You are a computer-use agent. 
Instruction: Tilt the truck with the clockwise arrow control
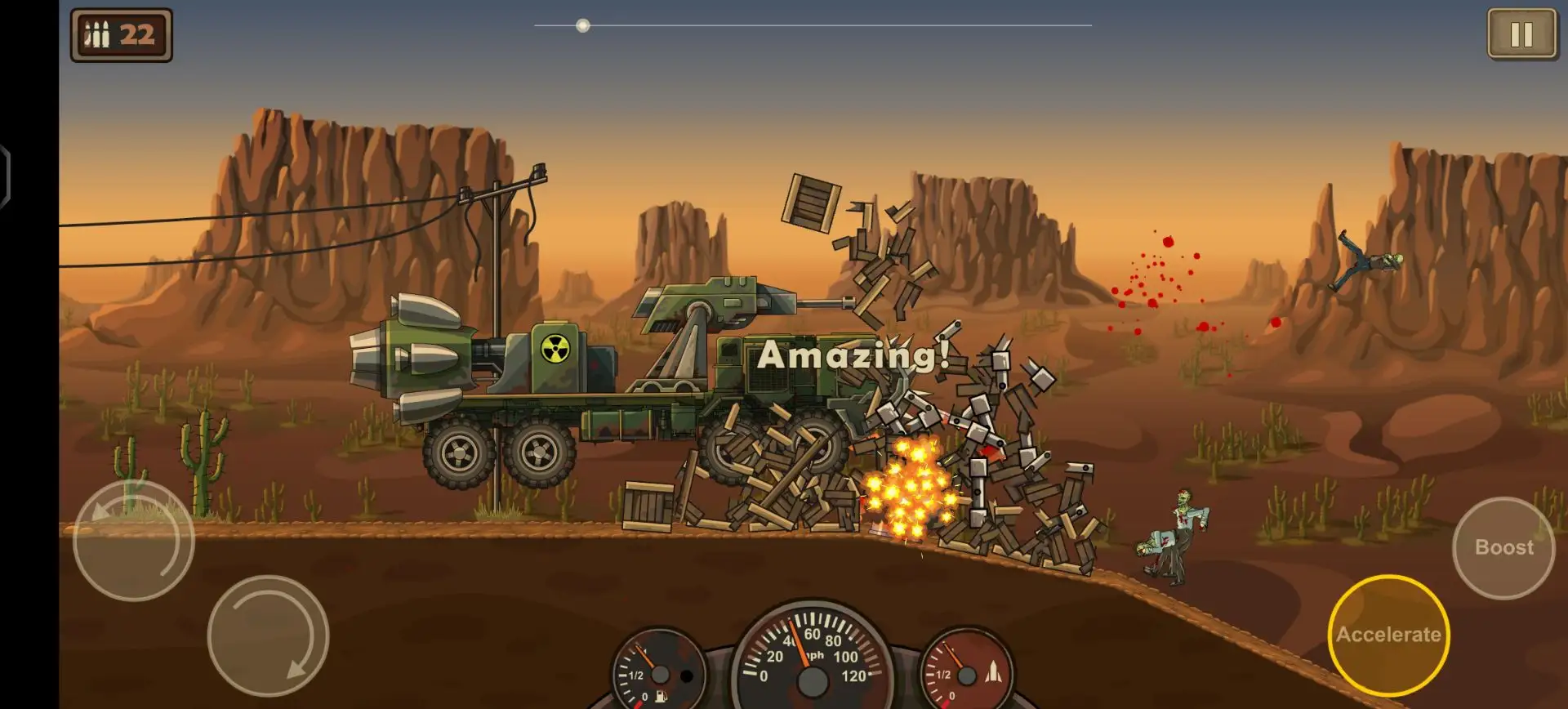click(x=268, y=636)
